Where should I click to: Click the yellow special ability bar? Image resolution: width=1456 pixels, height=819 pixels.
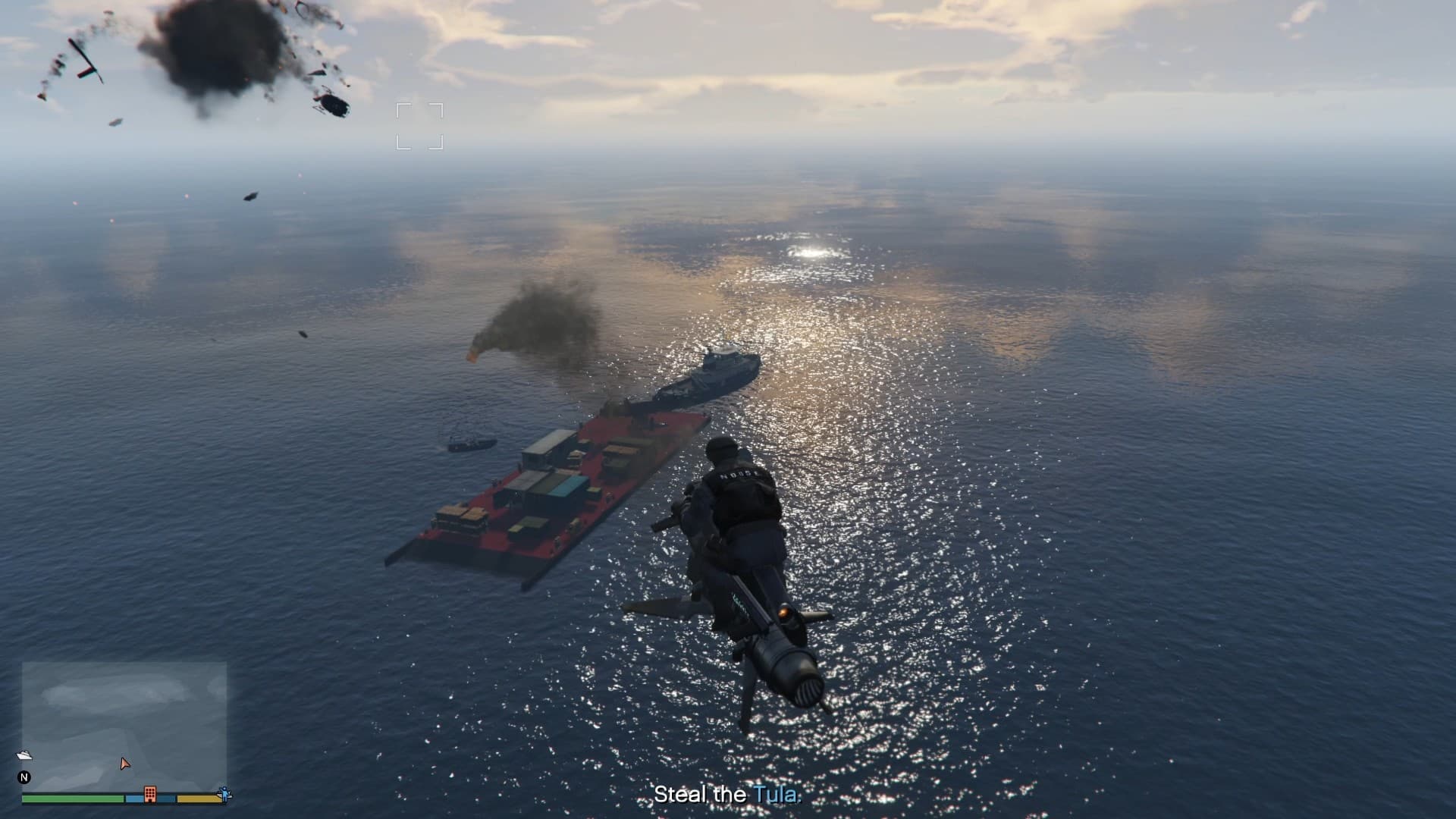pos(199,798)
